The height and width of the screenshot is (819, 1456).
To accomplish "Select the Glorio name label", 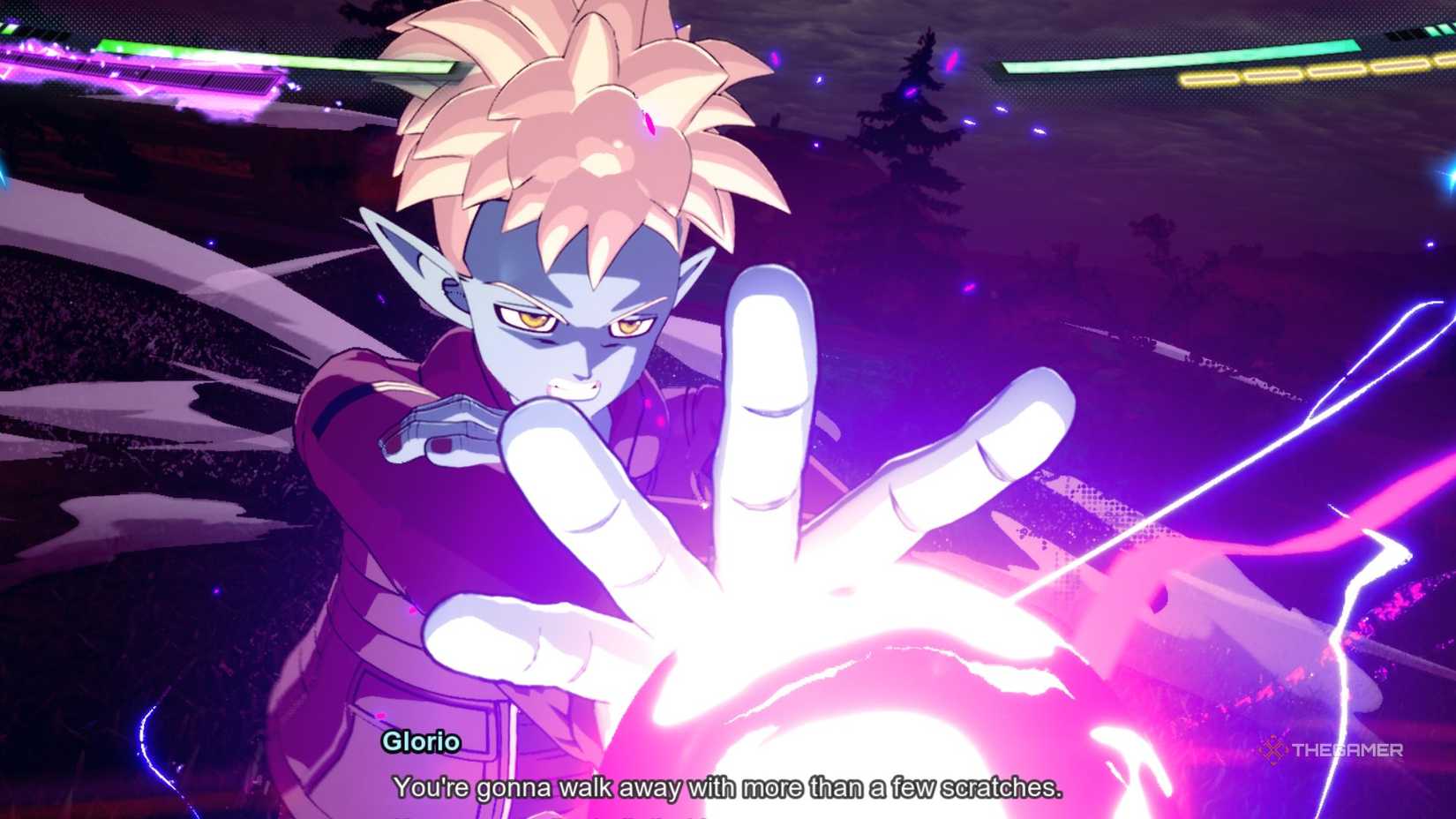I will click(x=421, y=741).
